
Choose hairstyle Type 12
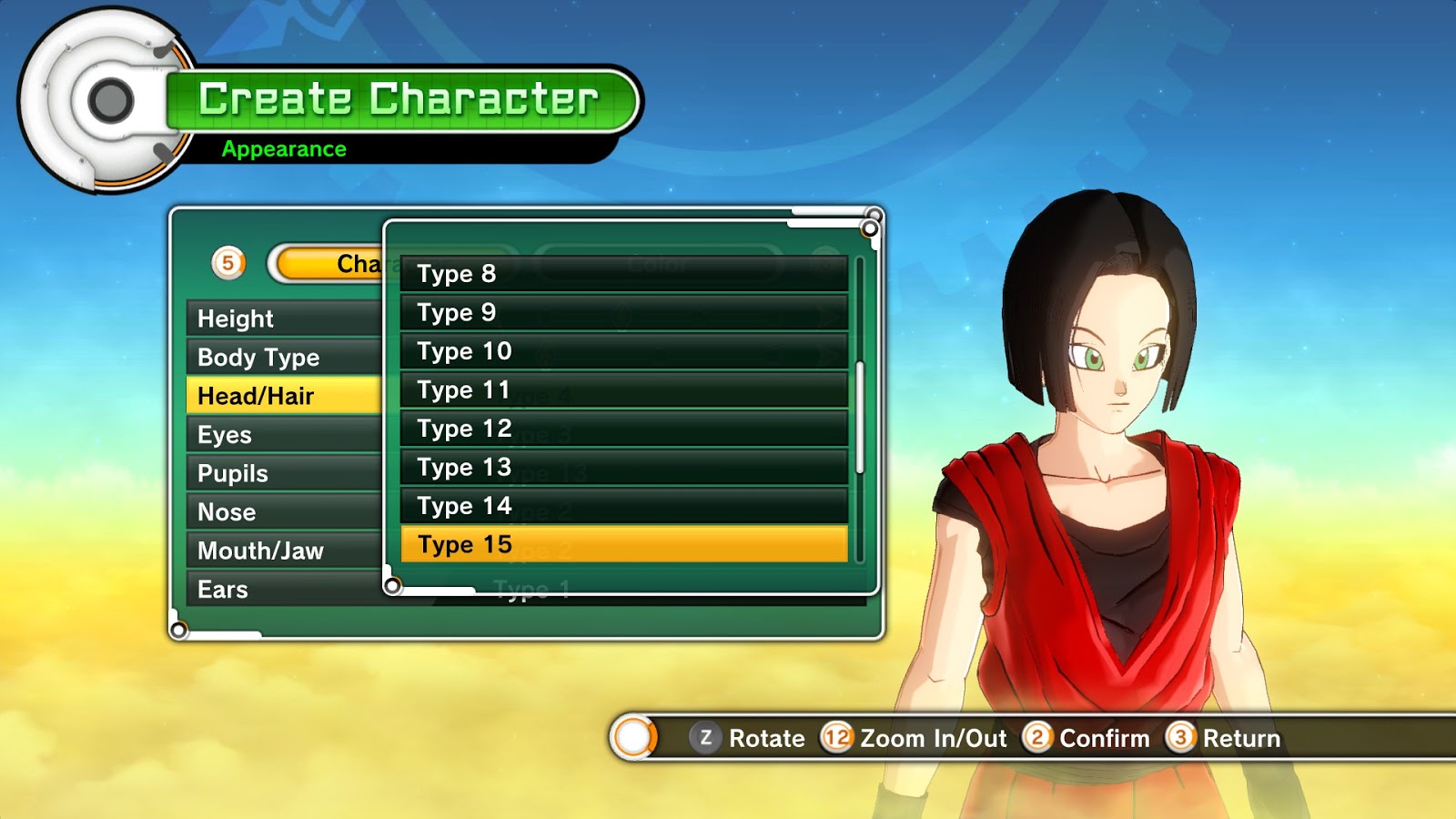click(623, 429)
